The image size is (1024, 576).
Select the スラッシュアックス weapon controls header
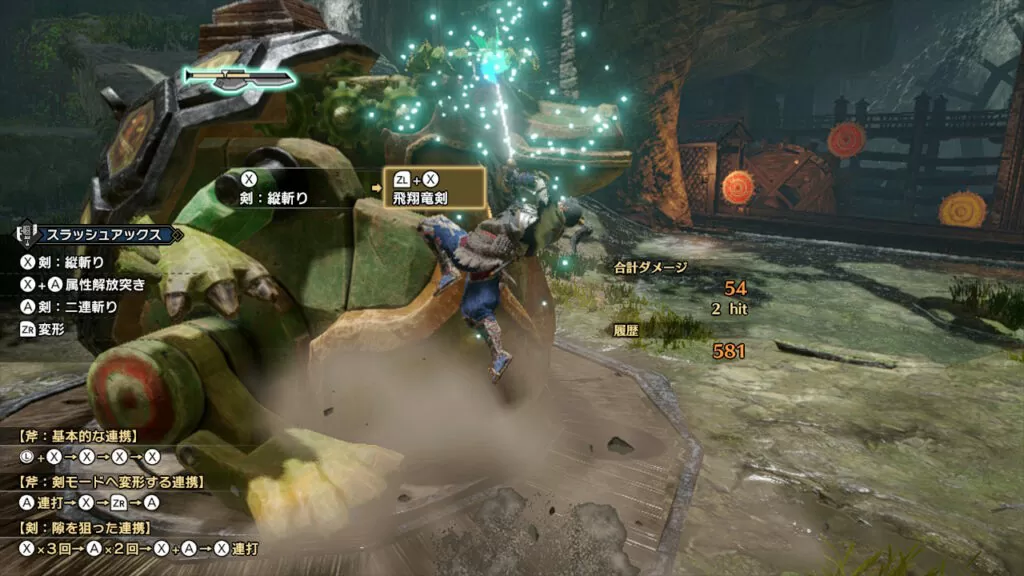pos(100,235)
